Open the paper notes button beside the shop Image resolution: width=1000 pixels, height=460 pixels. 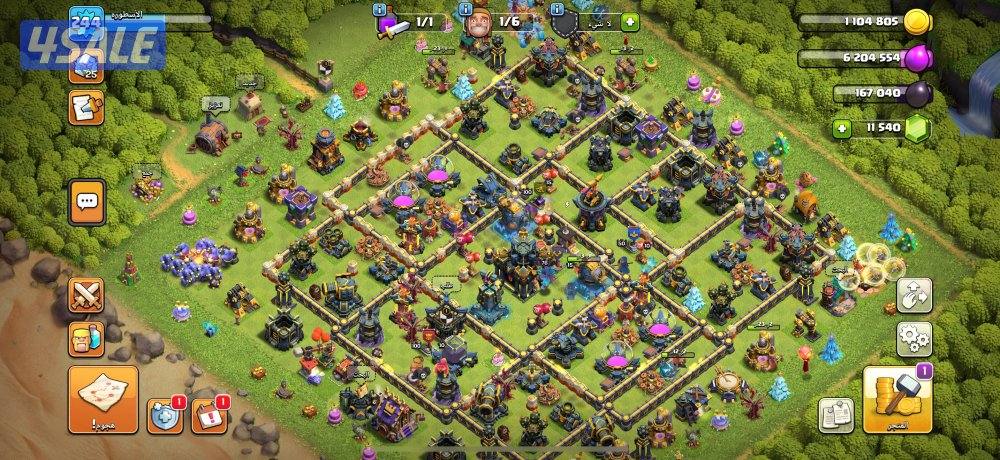[x=835, y=415]
